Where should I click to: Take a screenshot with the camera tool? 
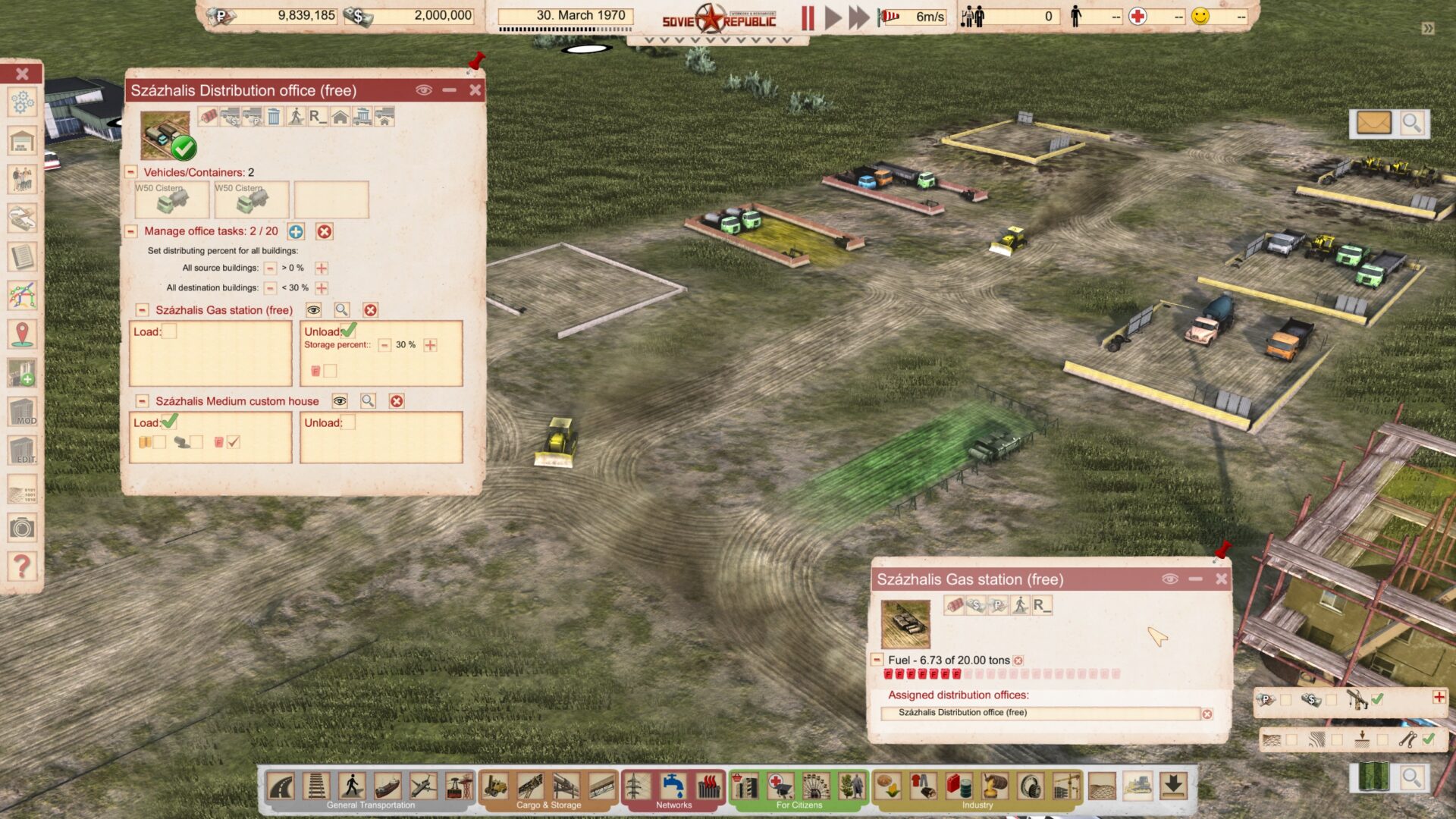[22, 528]
